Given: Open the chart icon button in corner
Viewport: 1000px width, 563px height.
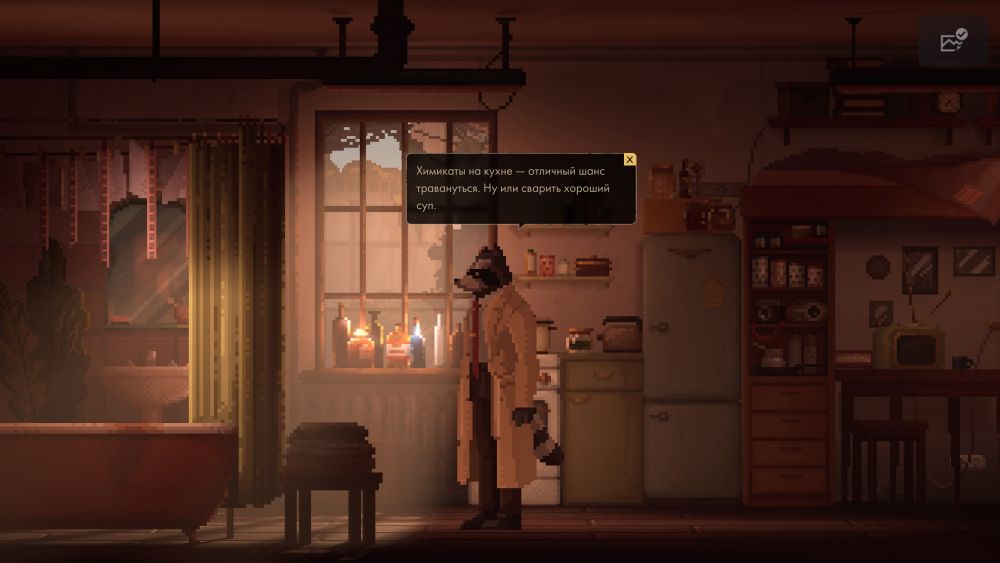Looking at the screenshot, I should [953, 41].
